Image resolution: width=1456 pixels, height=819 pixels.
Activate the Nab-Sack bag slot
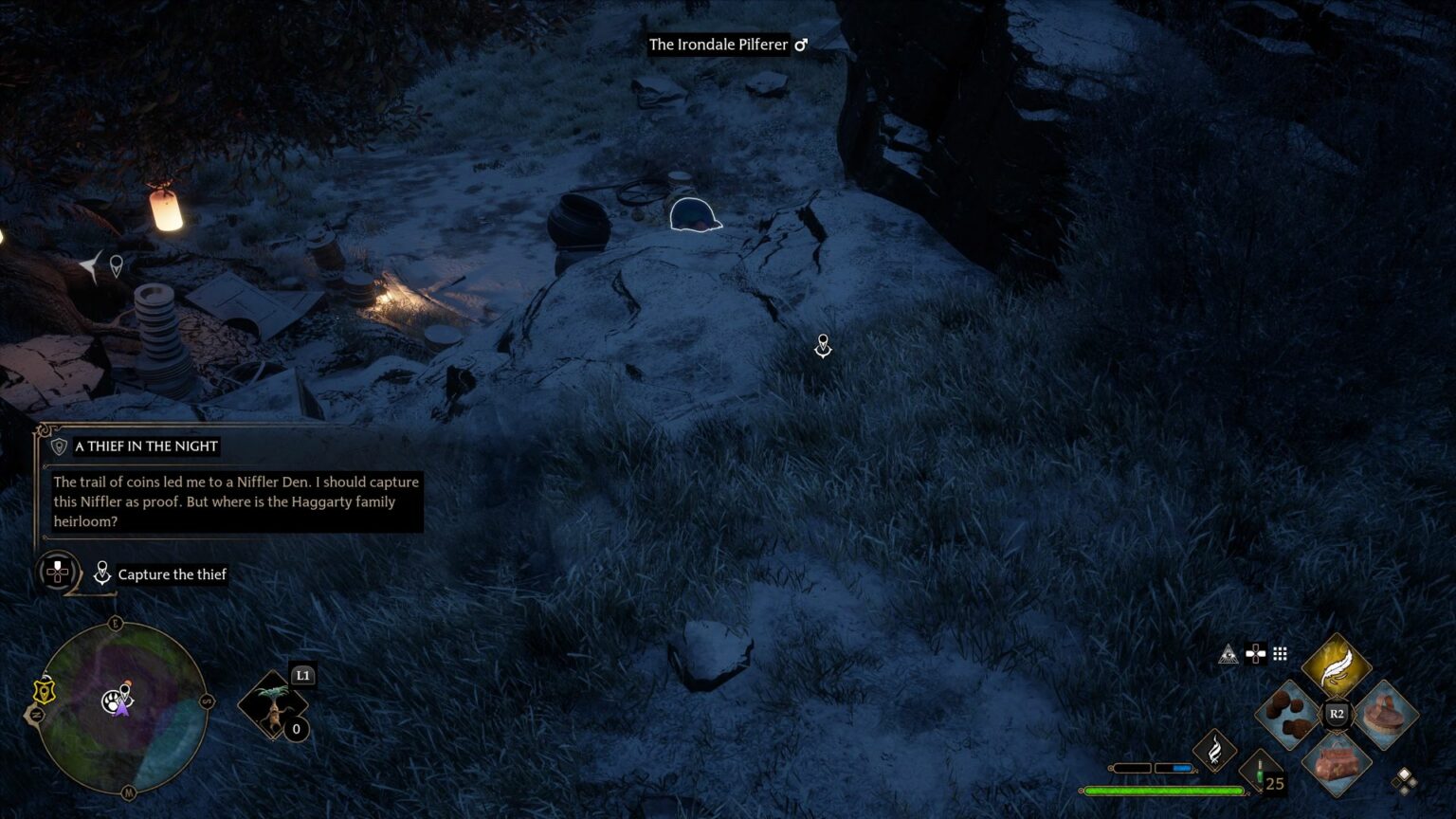(x=1337, y=763)
